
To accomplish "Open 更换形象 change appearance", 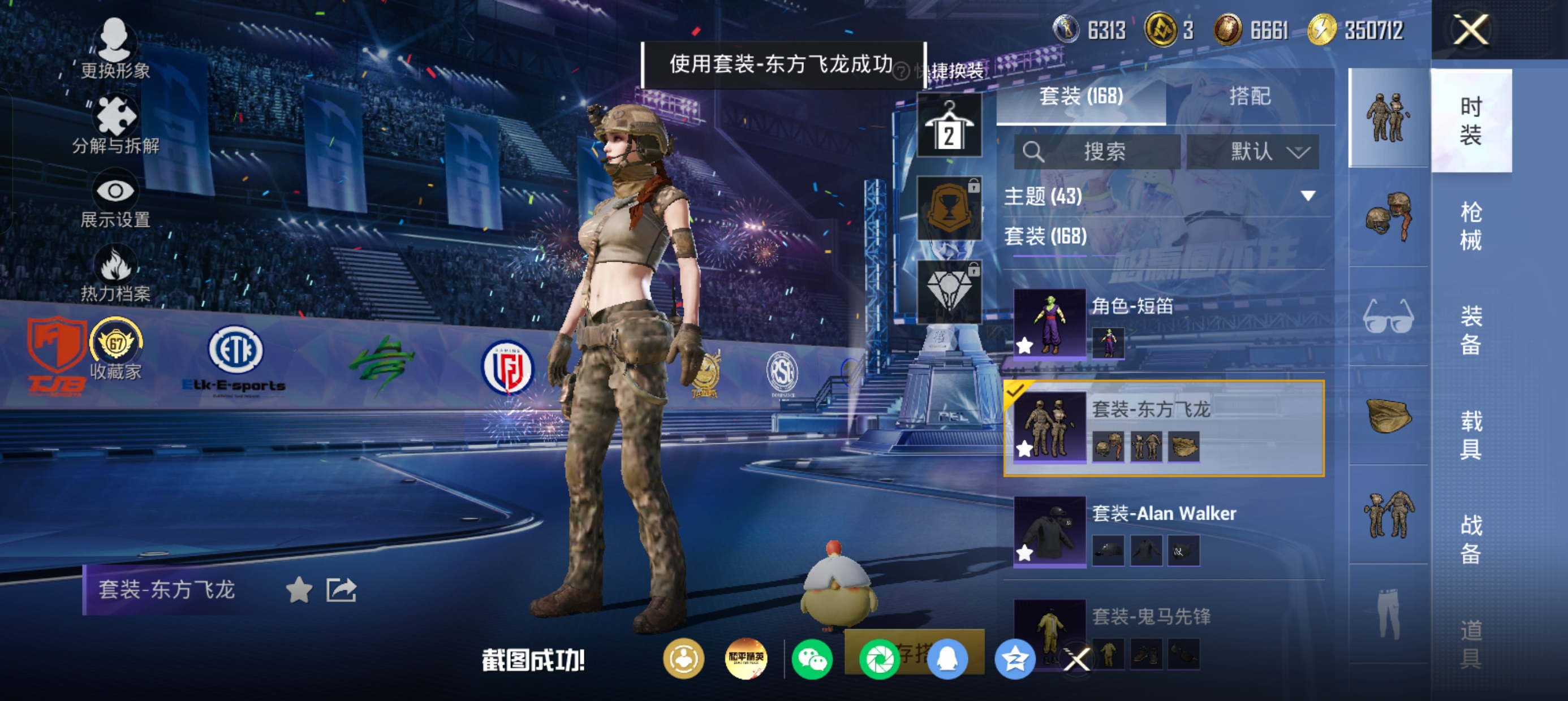I will (x=115, y=49).
